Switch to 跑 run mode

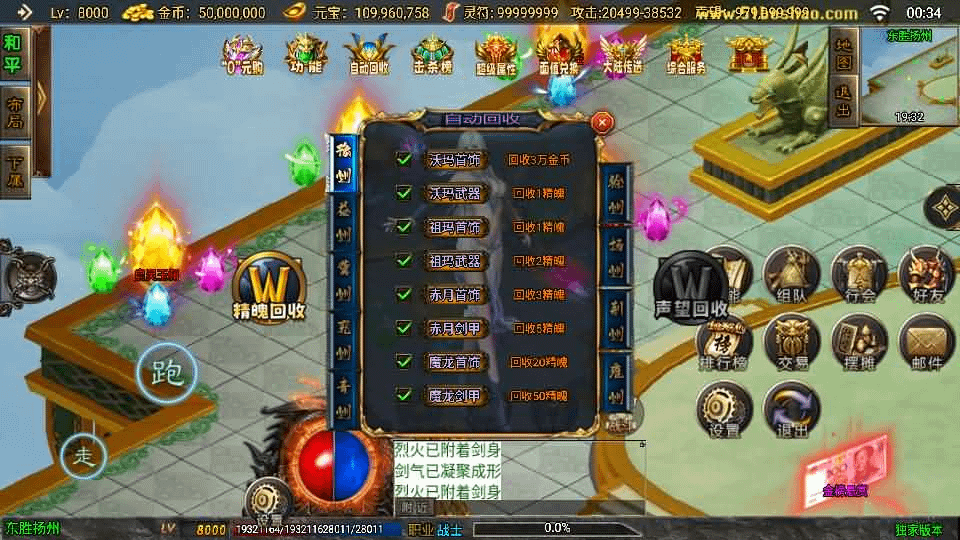tap(166, 373)
